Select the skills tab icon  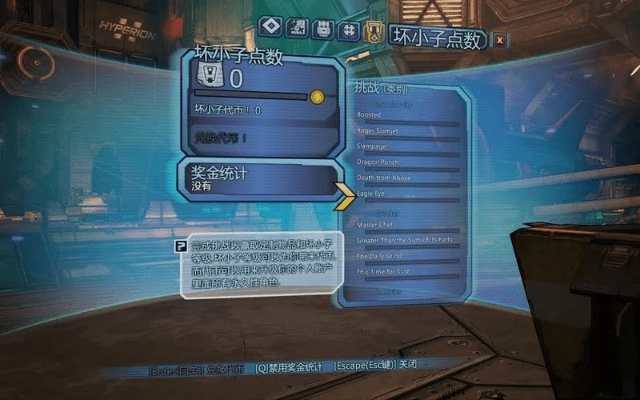[348, 29]
